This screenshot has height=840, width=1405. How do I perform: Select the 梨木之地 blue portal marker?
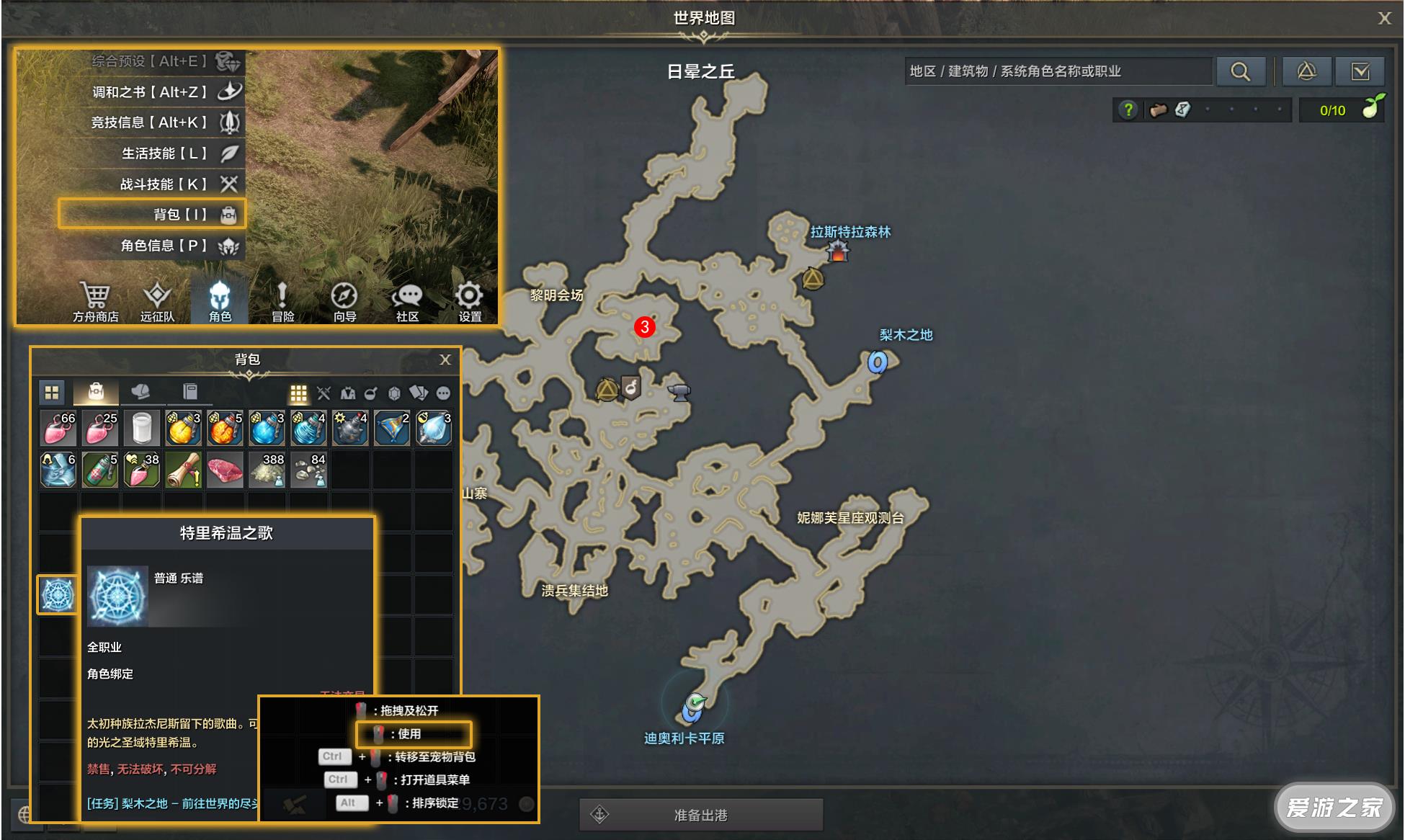tap(877, 362)
